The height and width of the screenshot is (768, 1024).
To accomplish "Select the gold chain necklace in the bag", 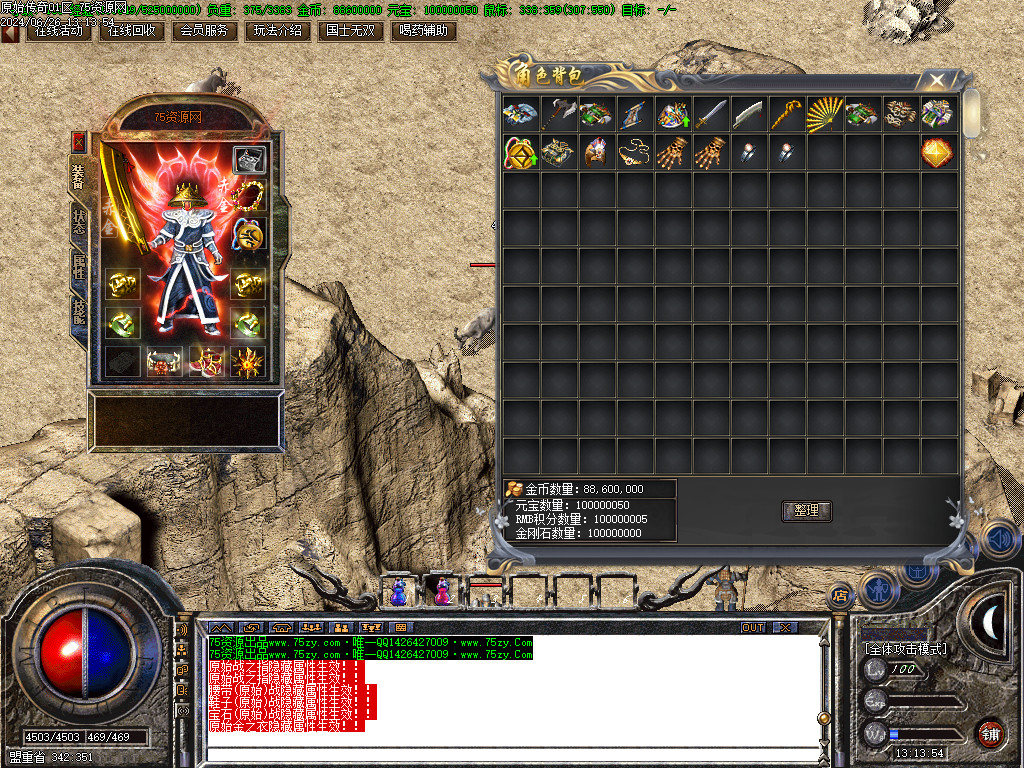I will [x=634, y=153].
